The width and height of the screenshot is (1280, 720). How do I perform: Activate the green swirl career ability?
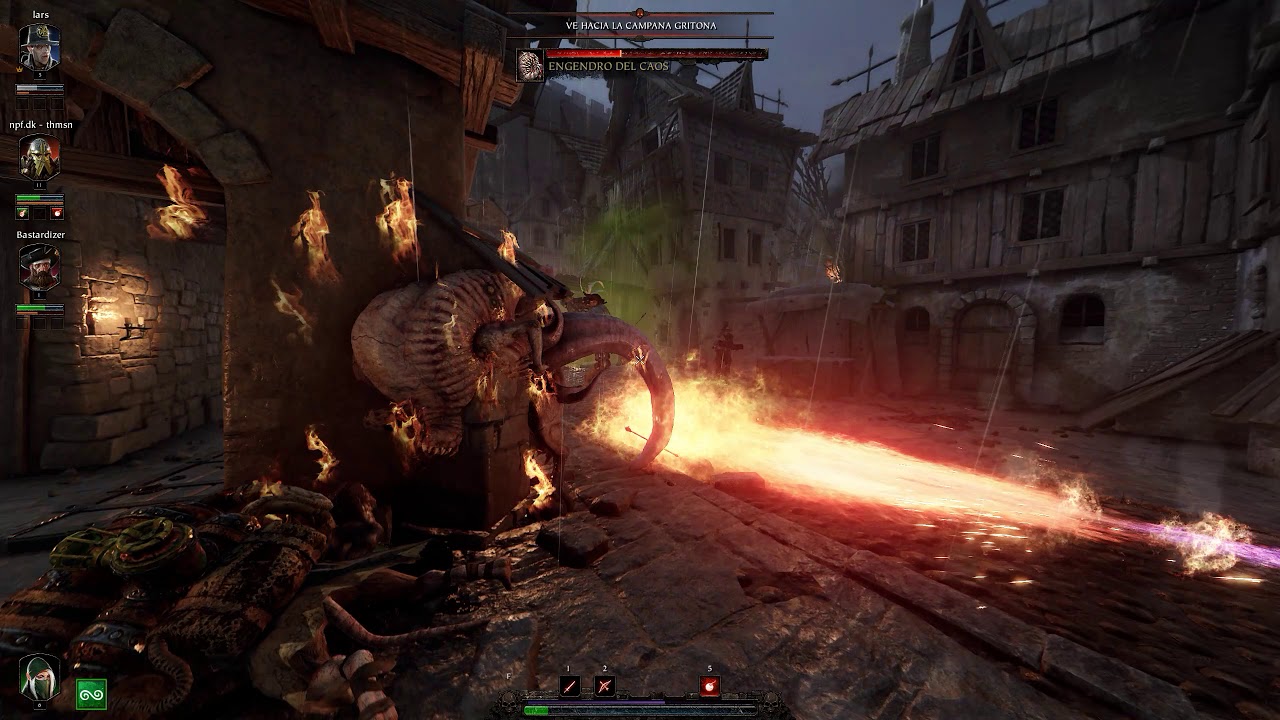coord(91,693)
